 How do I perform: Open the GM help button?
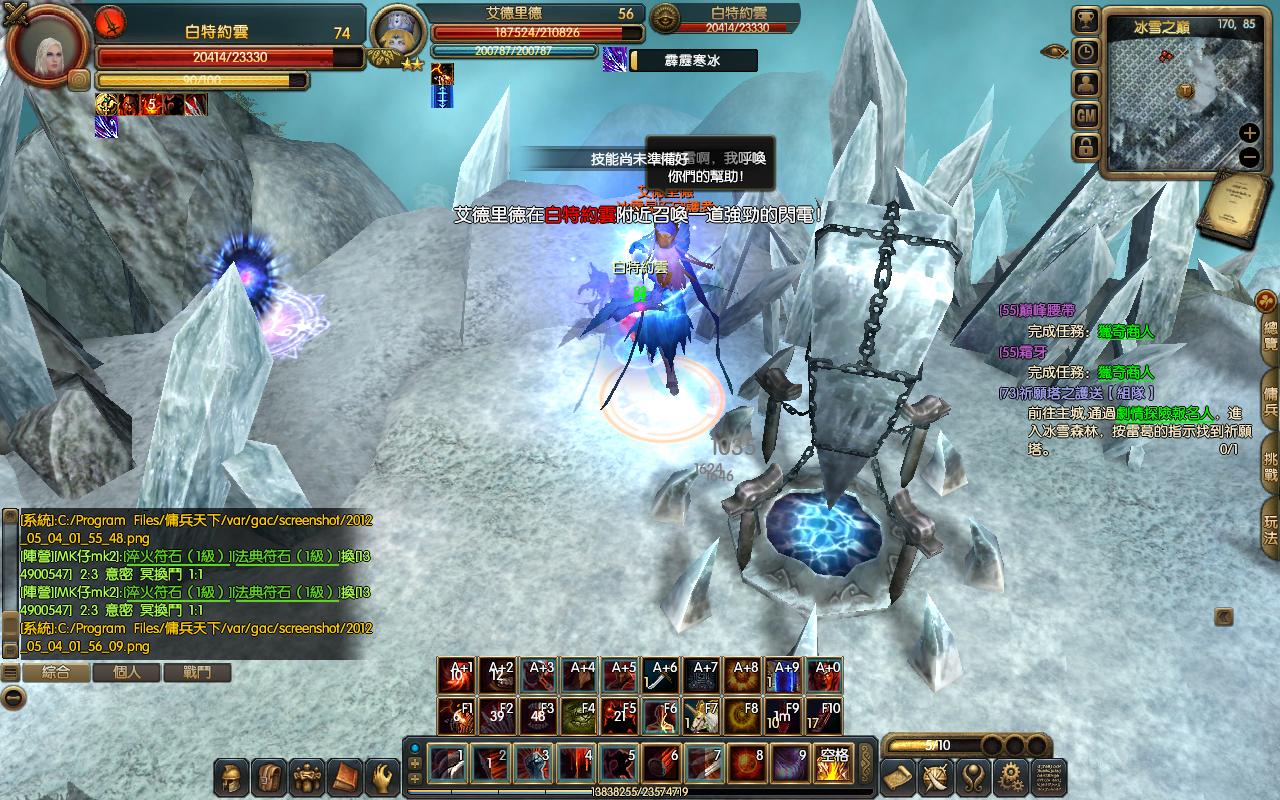point(1086,116)
